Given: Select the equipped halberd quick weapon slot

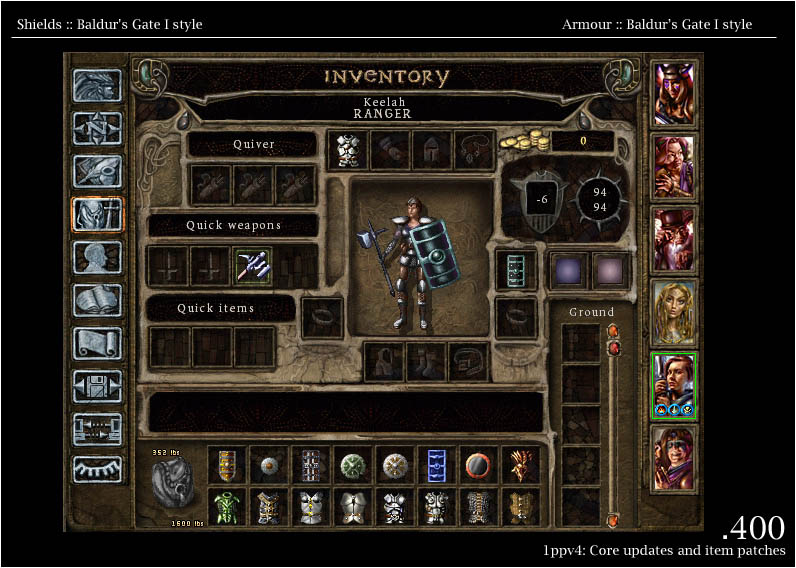Looking at the screenshot, I should click(x=253, y=266).
